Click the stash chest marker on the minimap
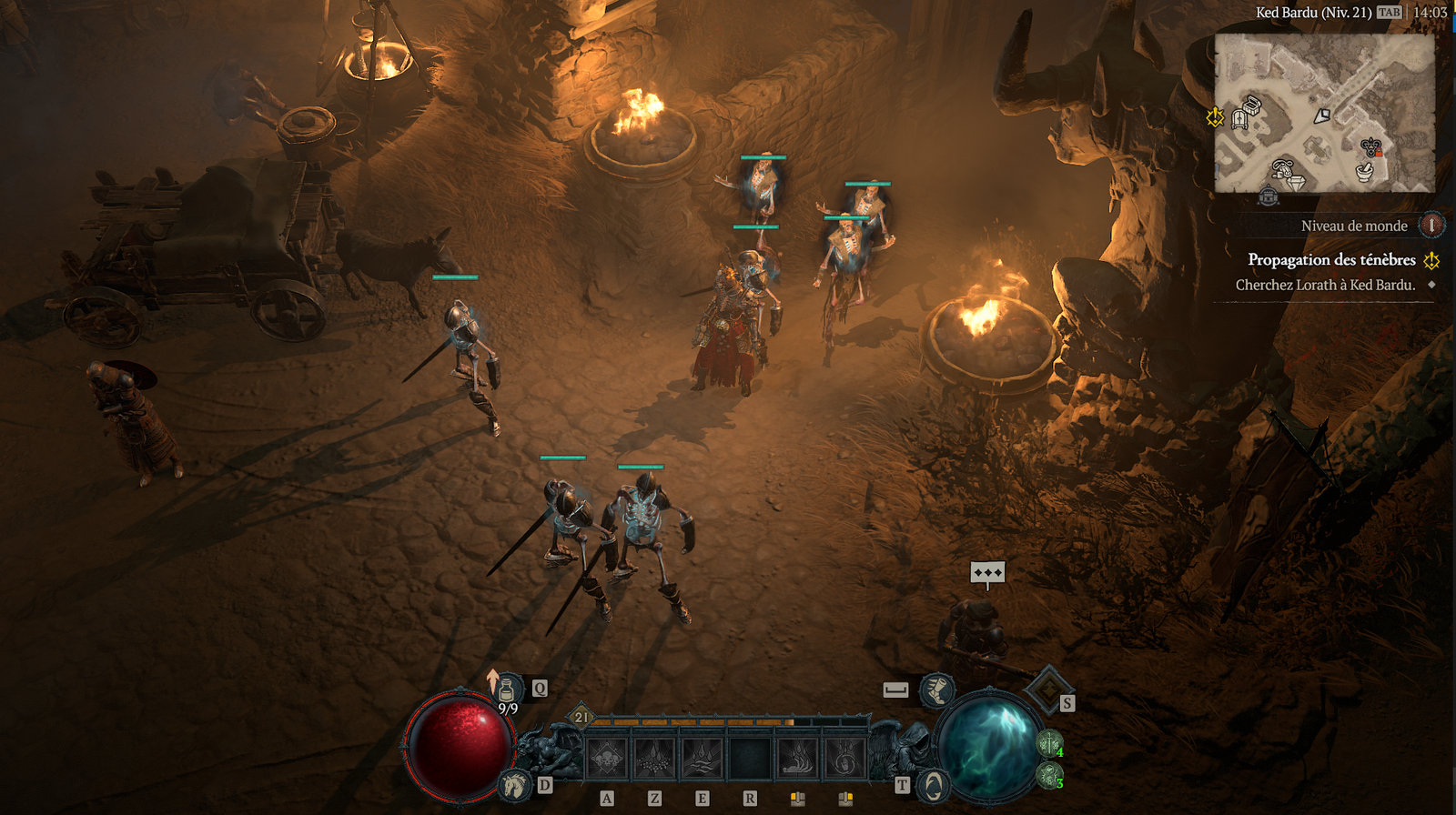 [1251, 107]
